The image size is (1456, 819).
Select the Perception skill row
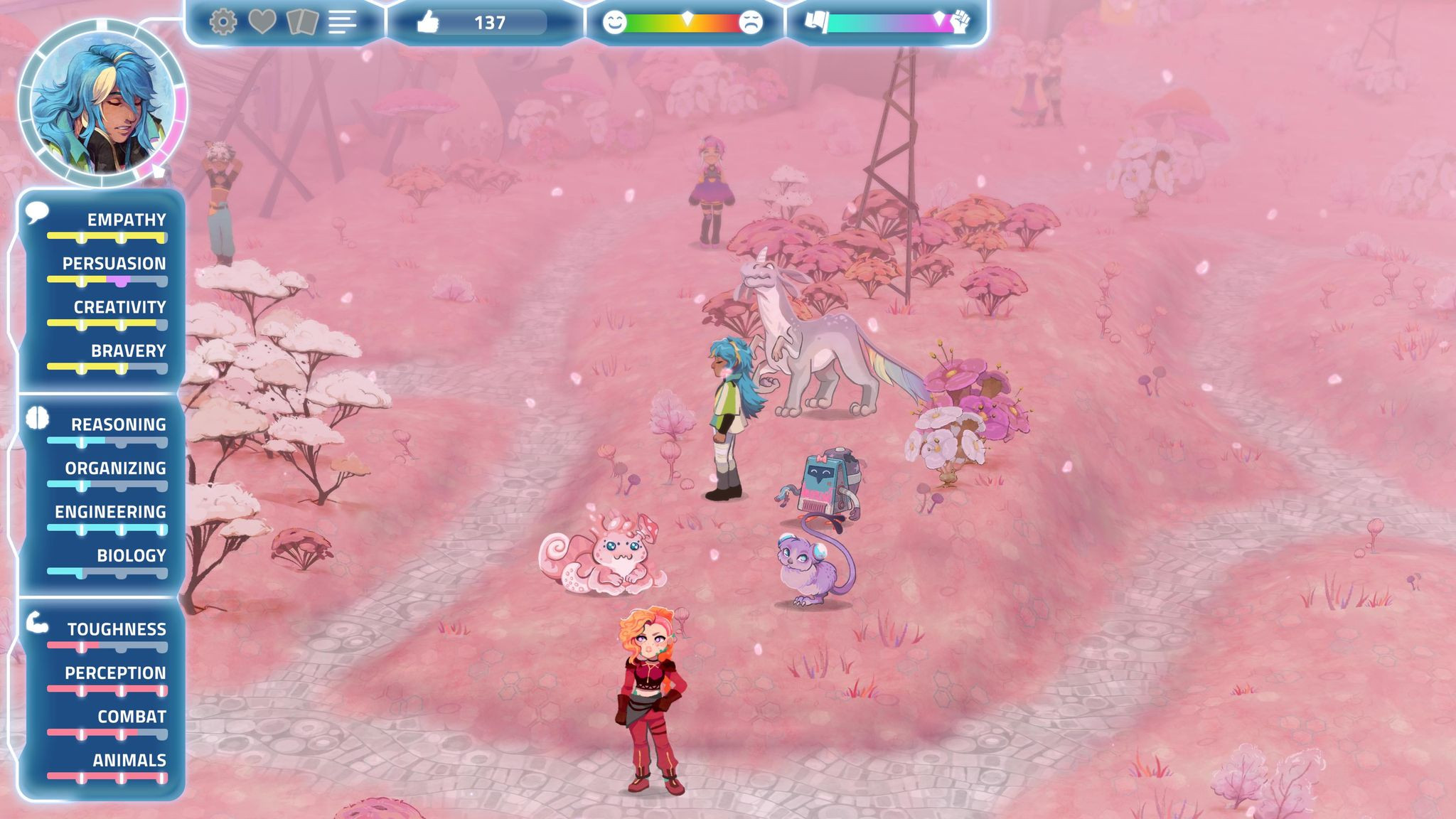pyautogui.click(x=115, y=673)
